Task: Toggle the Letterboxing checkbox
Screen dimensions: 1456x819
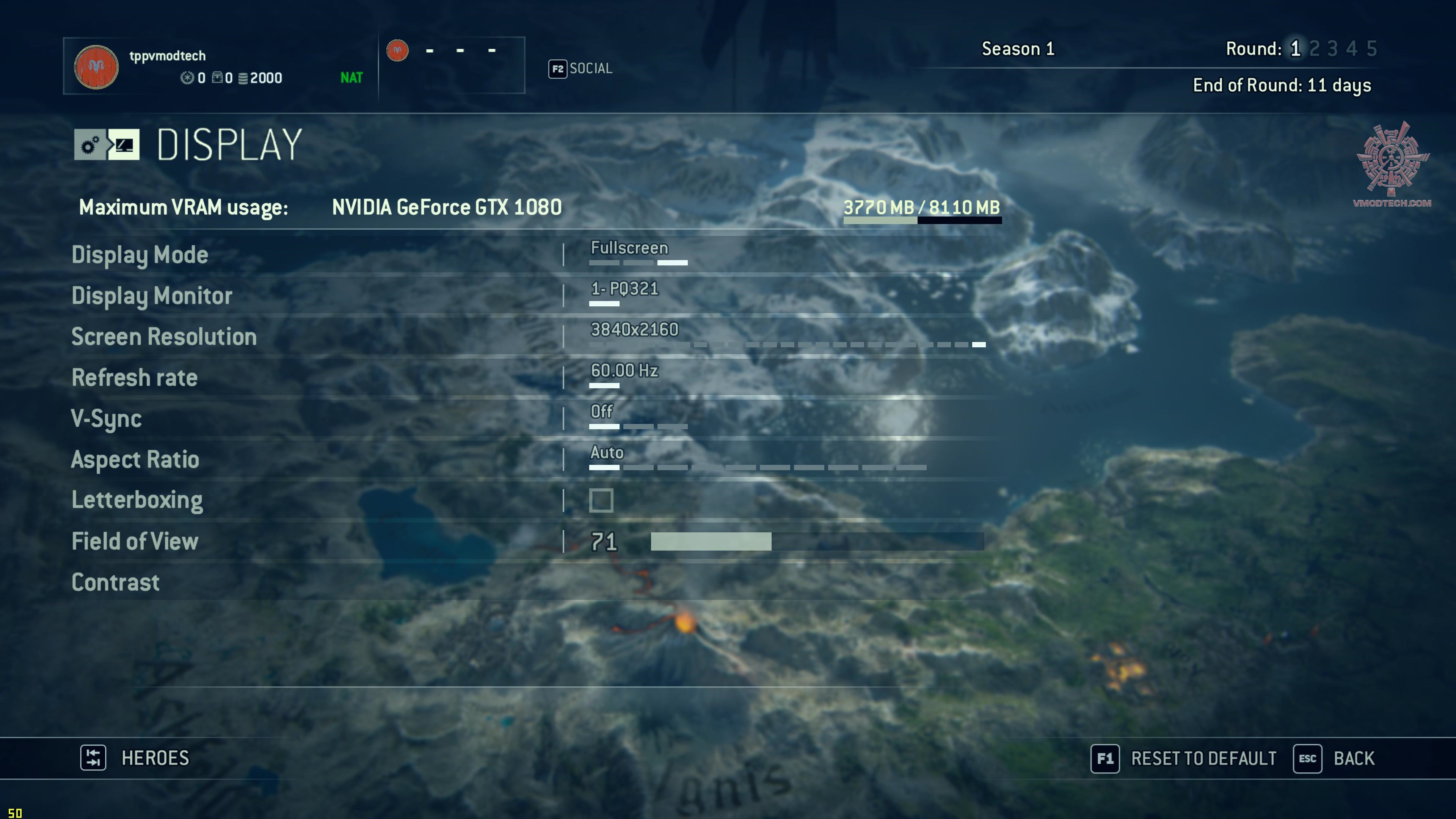Action: pyautogui.click(x=601, y=501)
